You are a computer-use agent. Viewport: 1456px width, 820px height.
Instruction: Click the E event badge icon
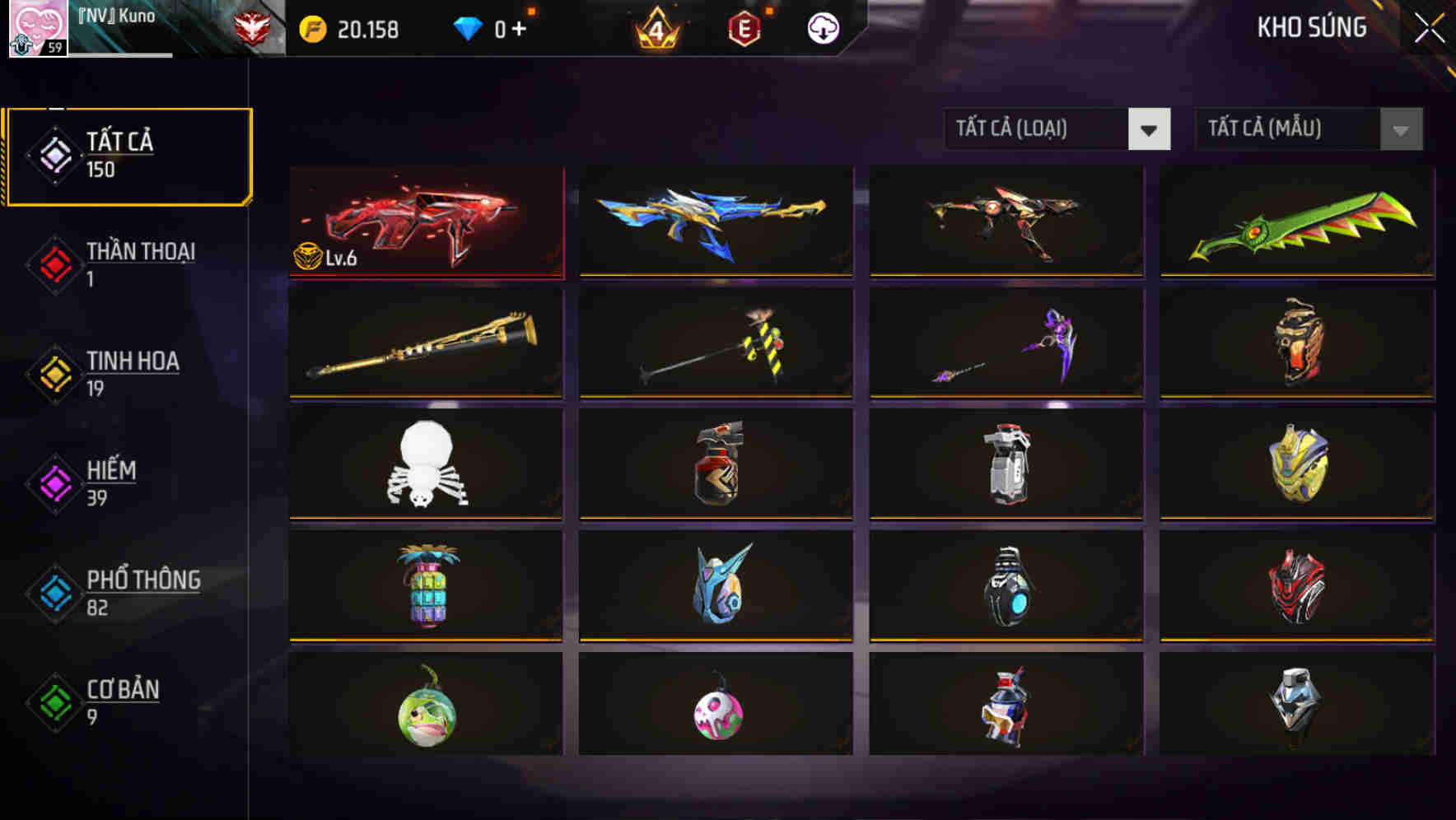coord(745,28)
